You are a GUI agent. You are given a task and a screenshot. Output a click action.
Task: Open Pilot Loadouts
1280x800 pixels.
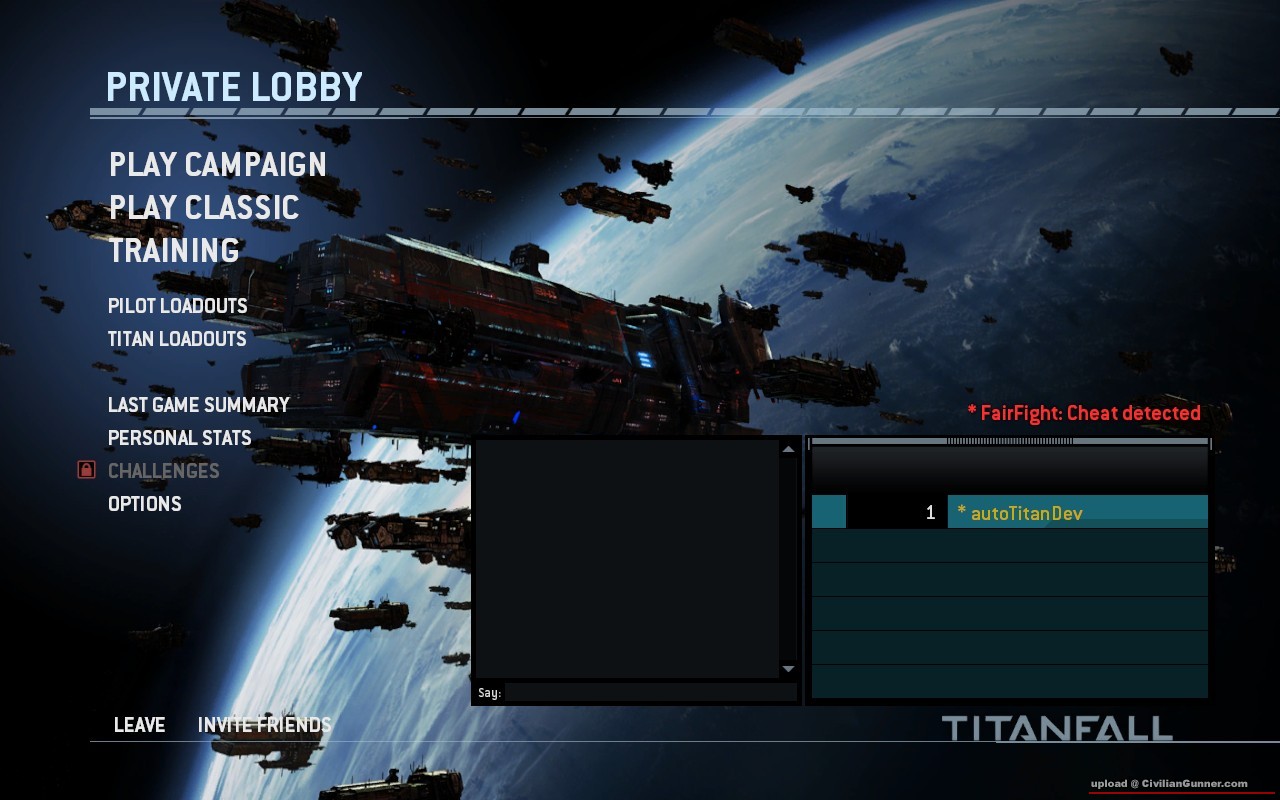pyautogui.click(x=177, y=306)
